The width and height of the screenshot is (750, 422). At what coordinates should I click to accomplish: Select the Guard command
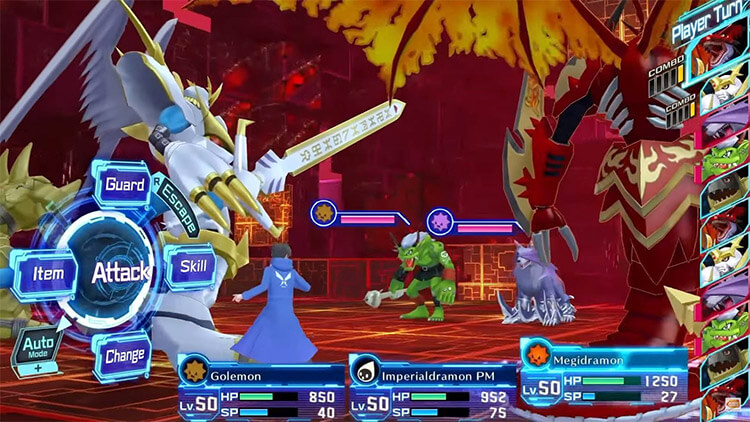coord(125,185)
